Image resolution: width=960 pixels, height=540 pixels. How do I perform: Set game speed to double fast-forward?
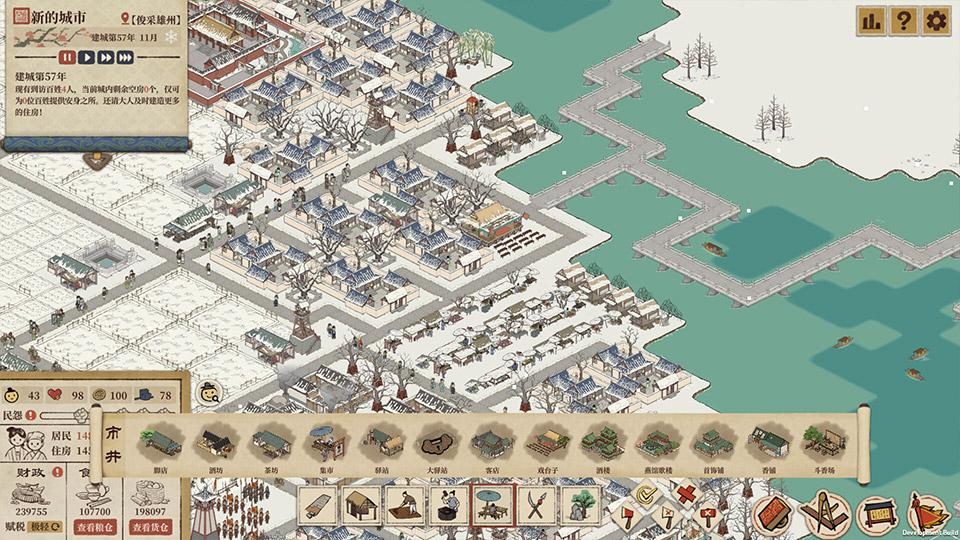(105, 57)
